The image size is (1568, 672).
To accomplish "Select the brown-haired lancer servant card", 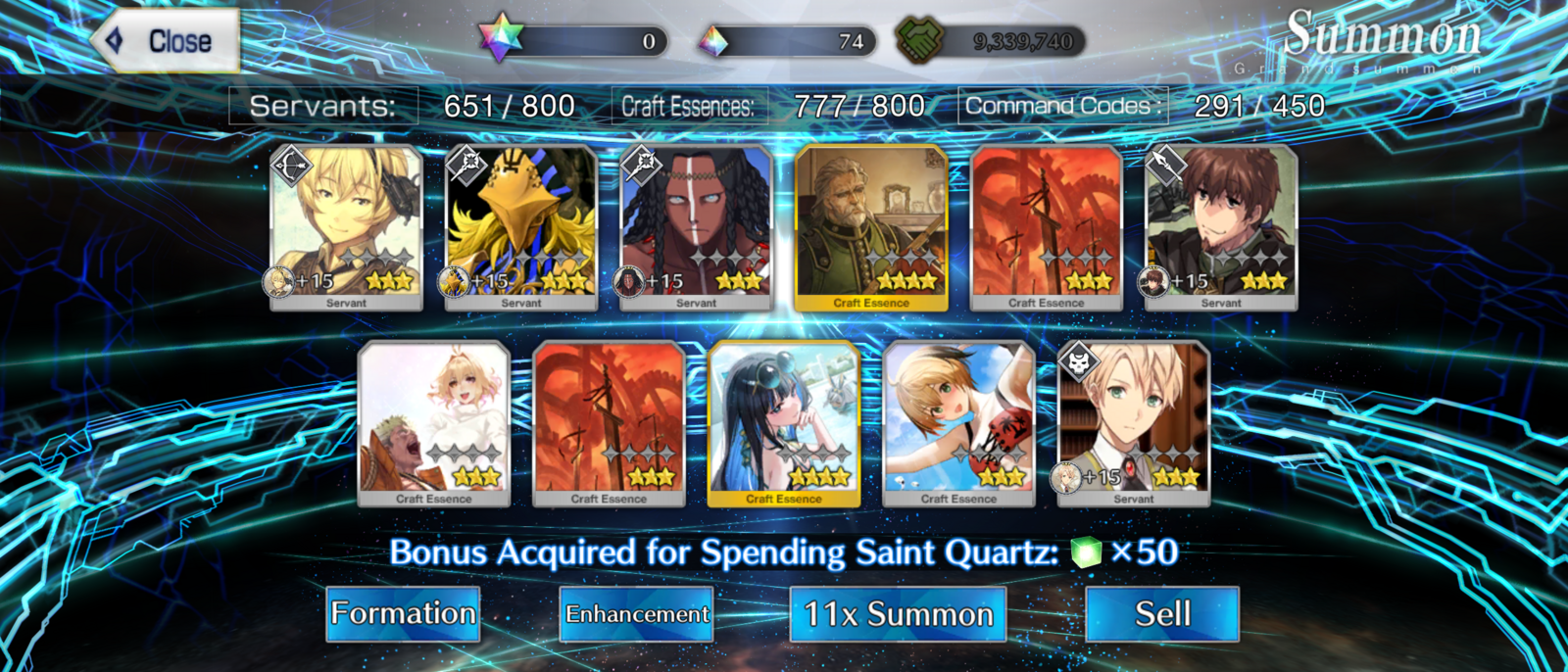I will tap(1221, 227).
